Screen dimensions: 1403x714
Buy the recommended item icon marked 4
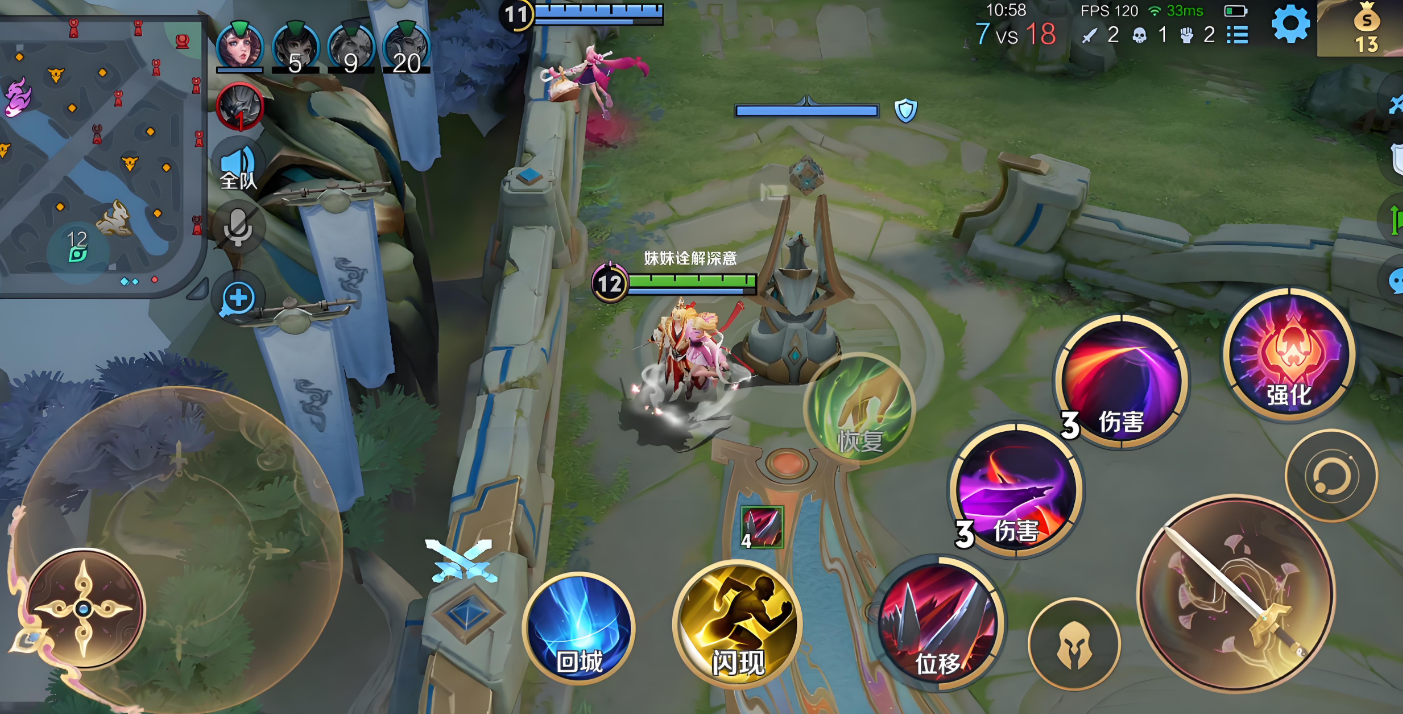point(762,527)
